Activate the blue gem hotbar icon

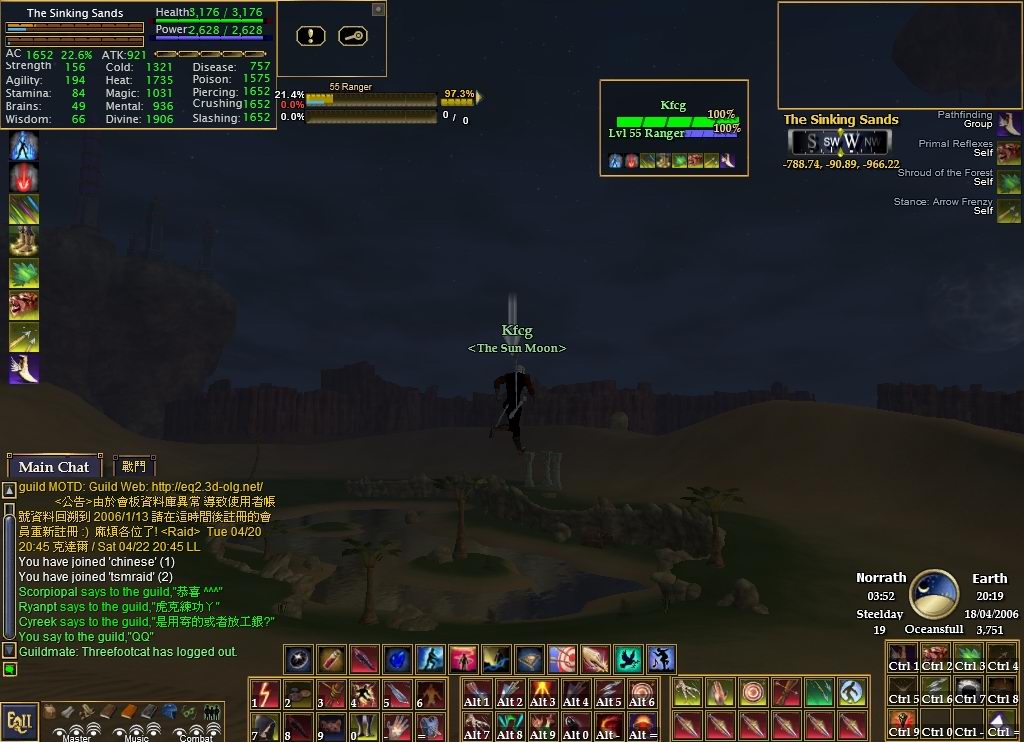tap(398, 659)
